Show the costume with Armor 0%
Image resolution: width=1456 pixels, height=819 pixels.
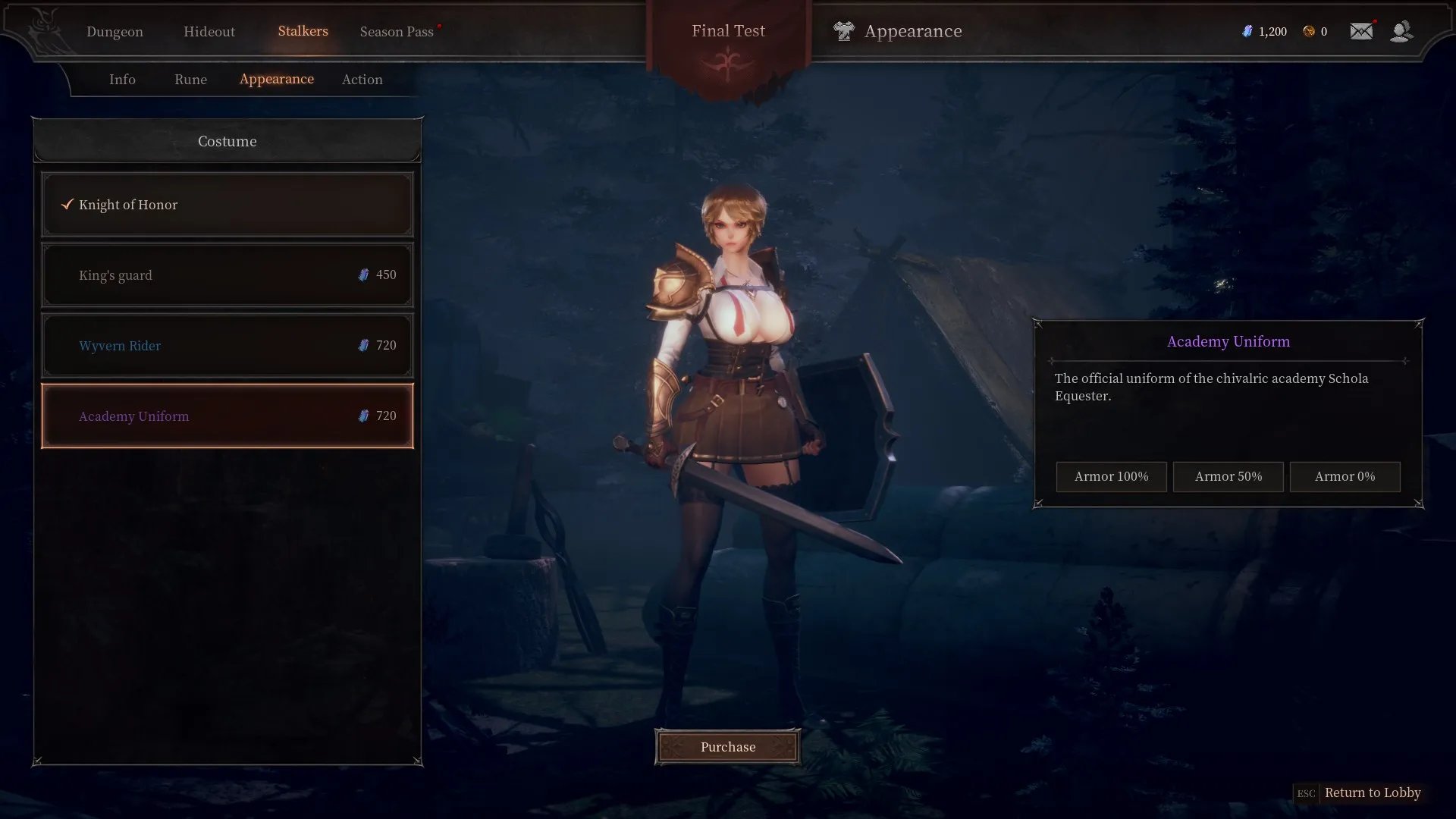pyautogui.click(x=1345, y=477)
